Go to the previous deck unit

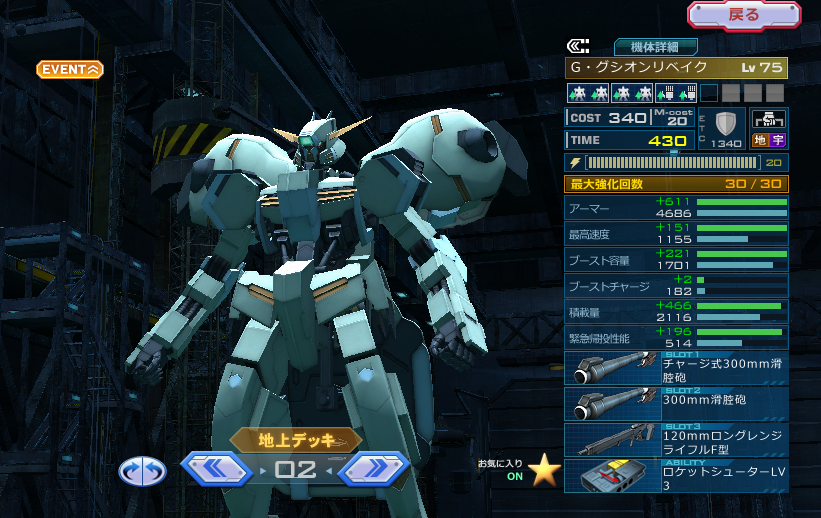tap(215, 469)
